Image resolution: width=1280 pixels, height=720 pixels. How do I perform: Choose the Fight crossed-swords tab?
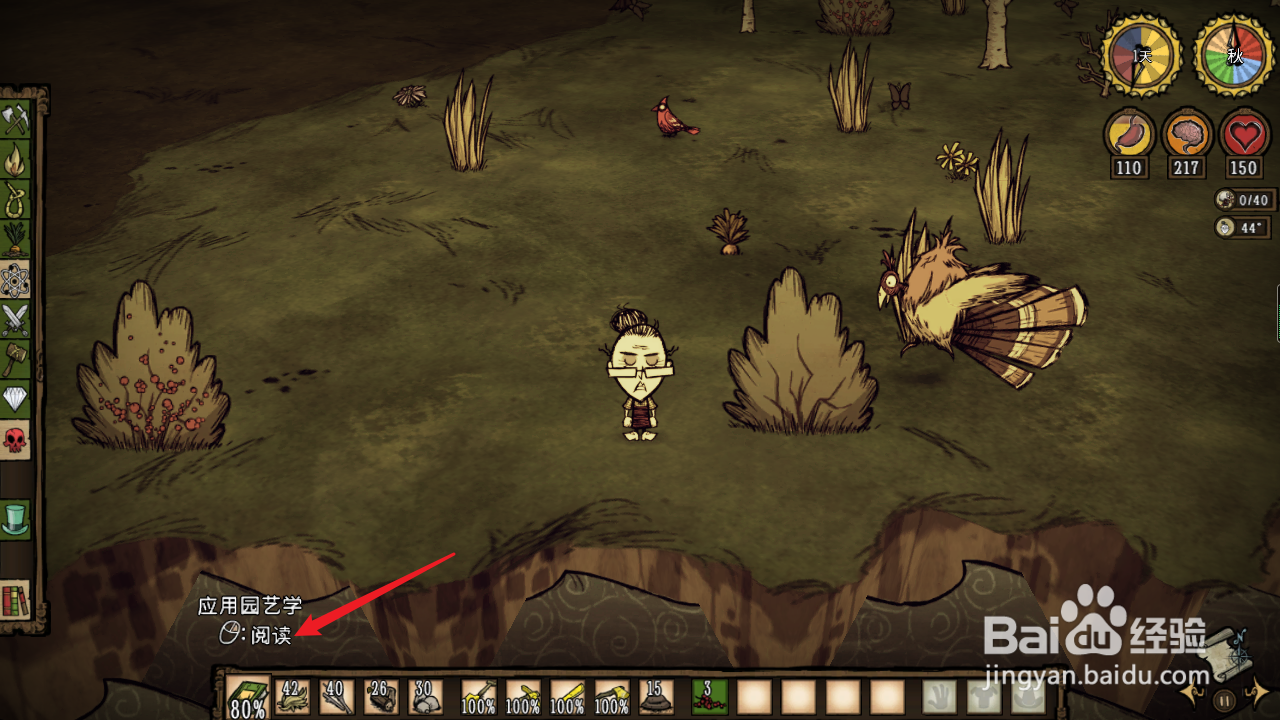coord(16,320)
